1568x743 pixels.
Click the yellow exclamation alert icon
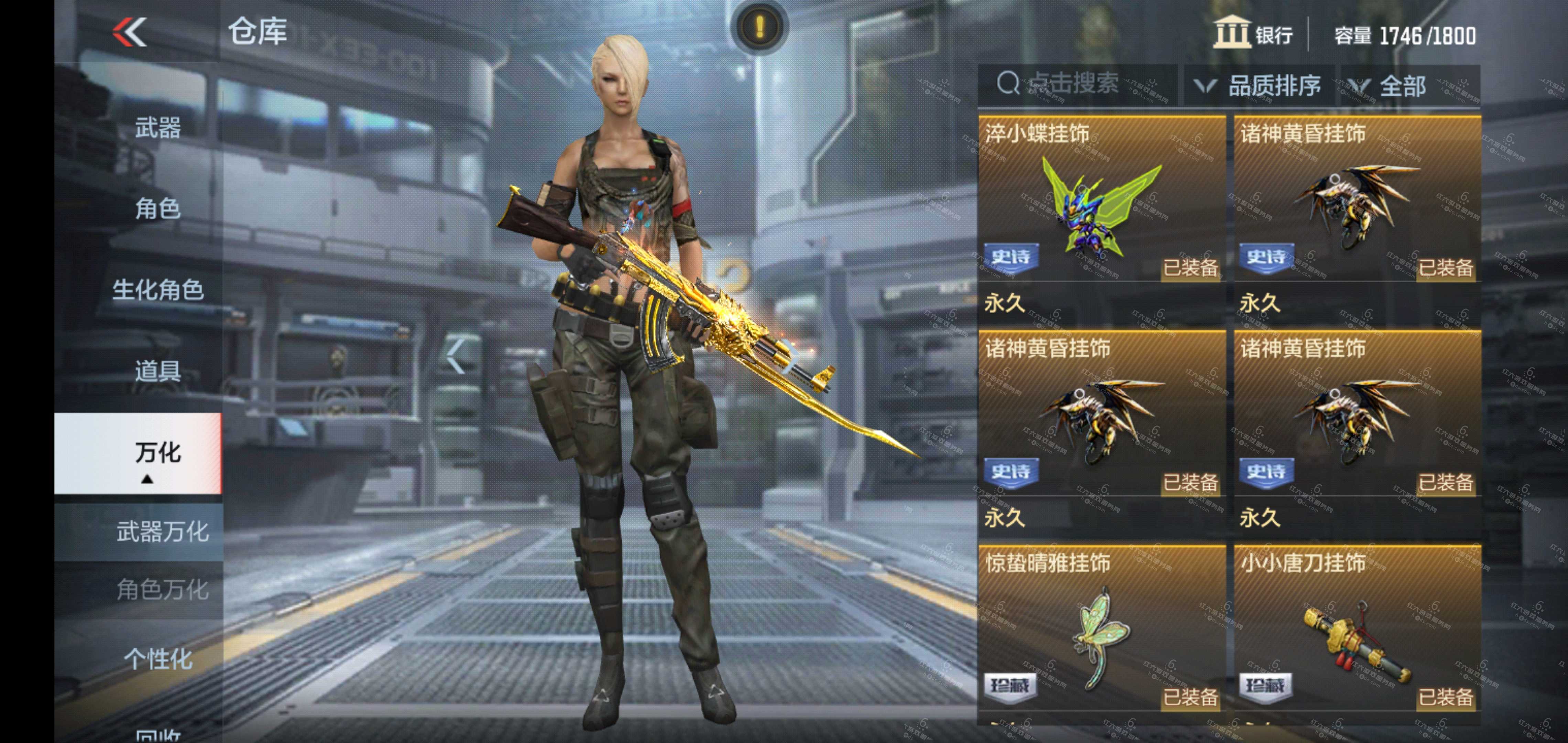pos(759,27)
